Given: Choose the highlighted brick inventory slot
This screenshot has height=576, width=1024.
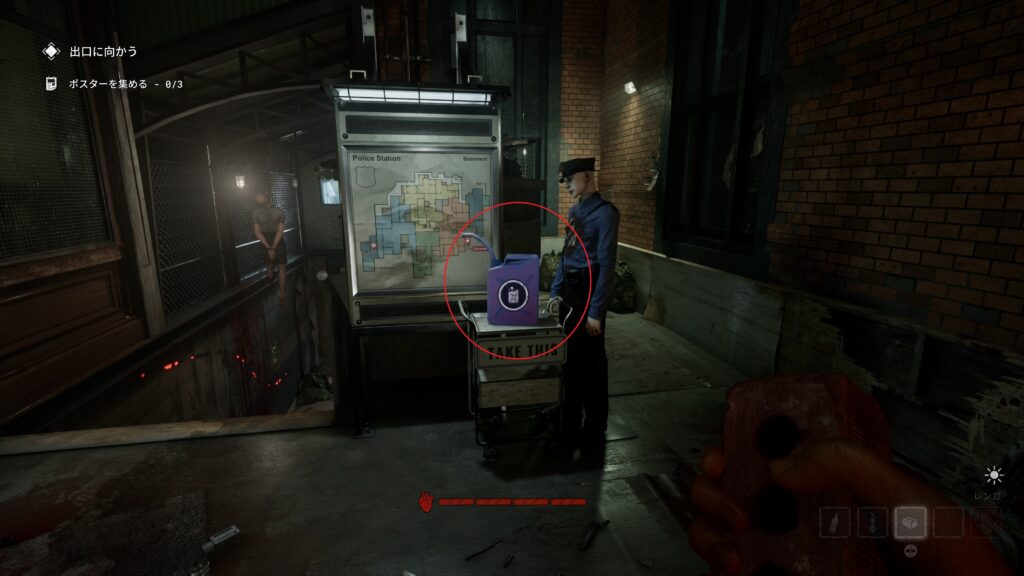Looking at the screenshot, I should click(910, 522).
